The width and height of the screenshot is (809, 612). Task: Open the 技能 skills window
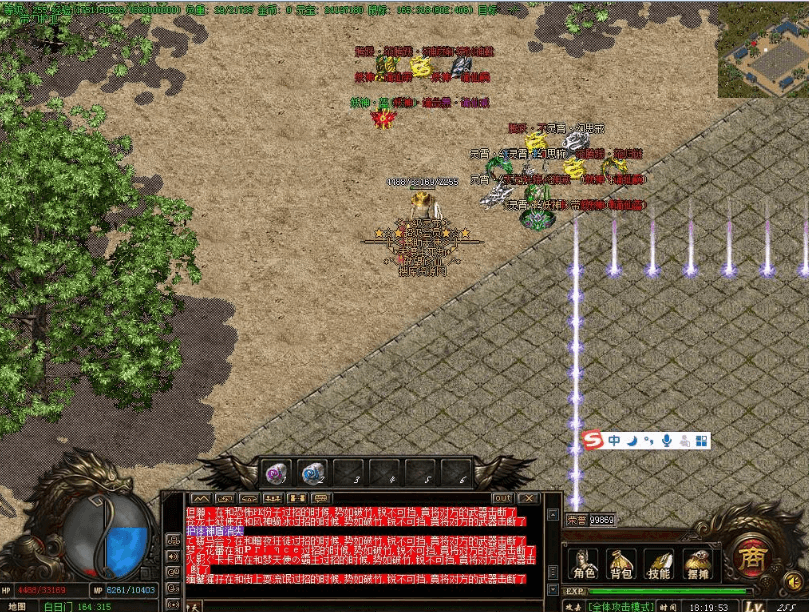point(658,565)
